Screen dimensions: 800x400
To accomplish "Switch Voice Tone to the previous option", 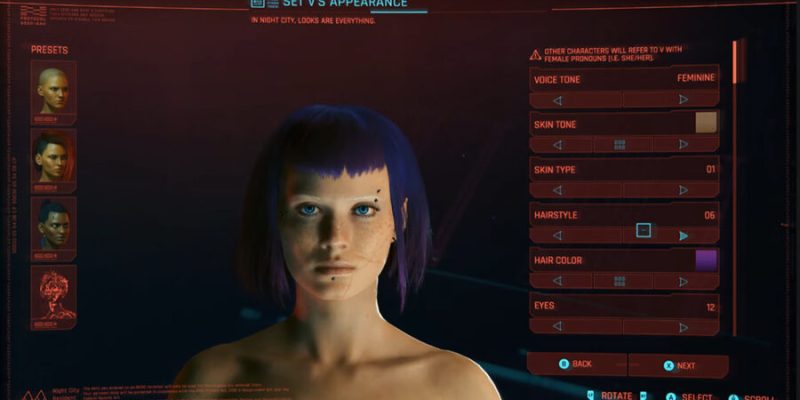I will pyautogui.click(x=557, y=100).
